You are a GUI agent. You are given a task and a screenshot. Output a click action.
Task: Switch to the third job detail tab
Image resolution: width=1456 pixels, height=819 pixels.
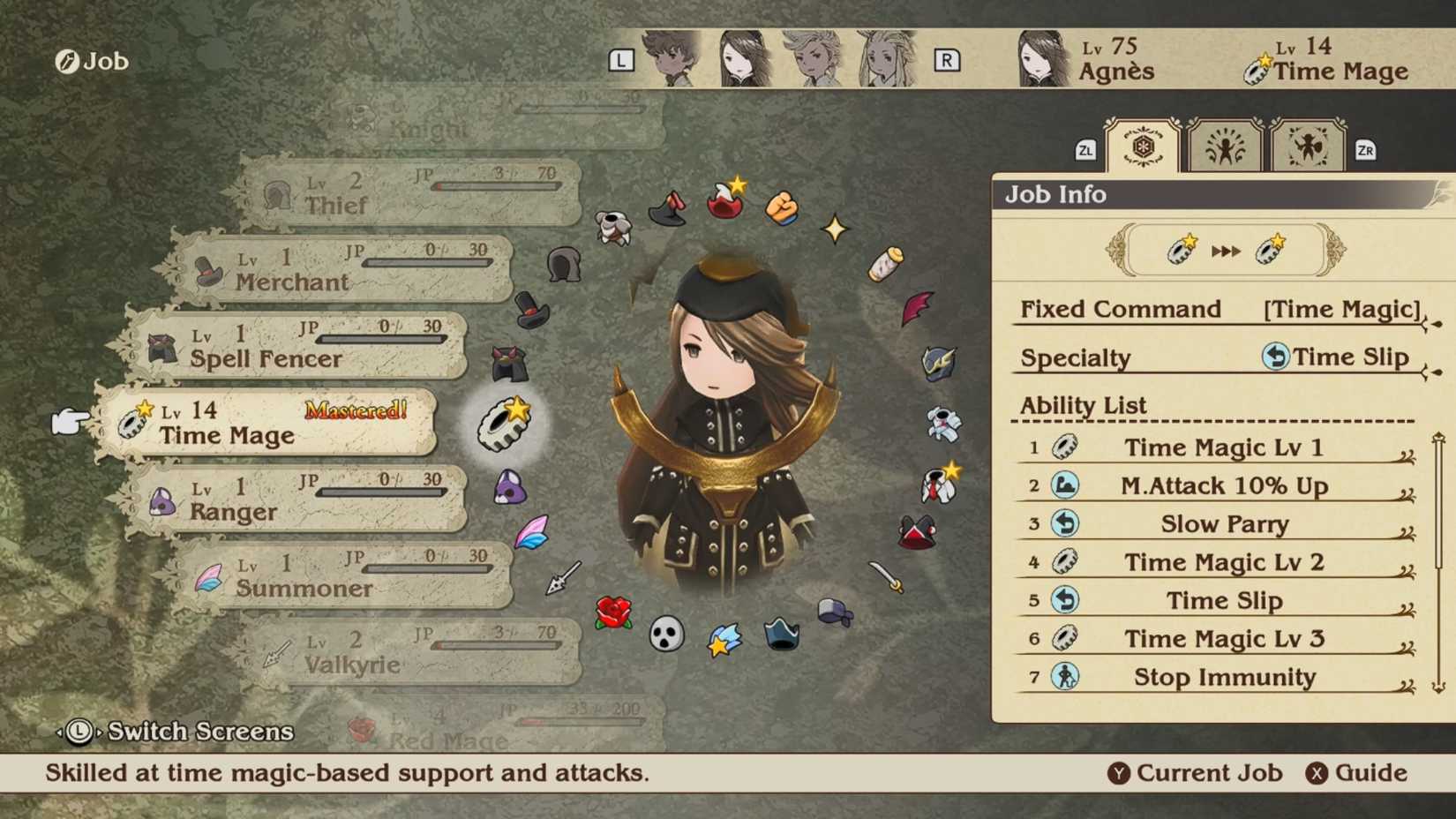pos(1308,147)
